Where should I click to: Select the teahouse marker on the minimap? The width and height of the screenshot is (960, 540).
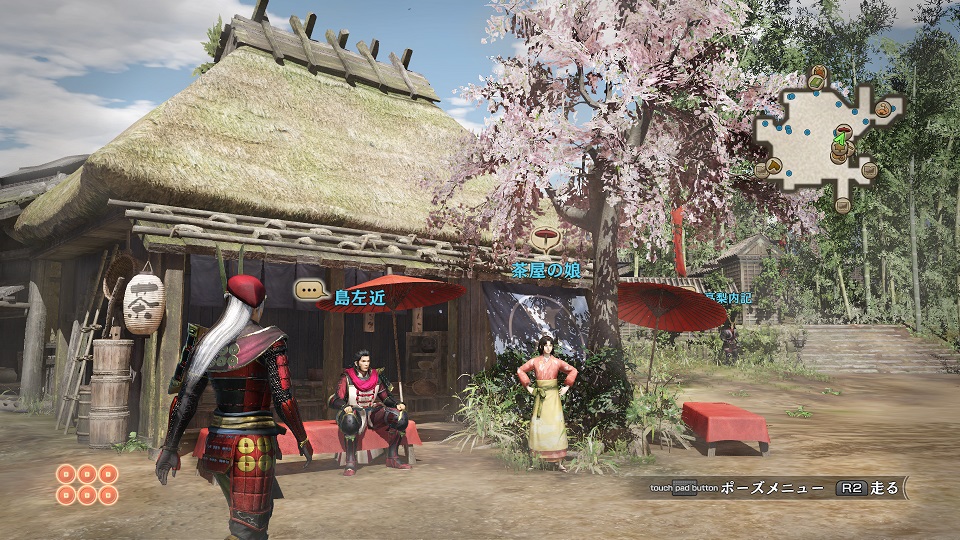tap(843, 131)
